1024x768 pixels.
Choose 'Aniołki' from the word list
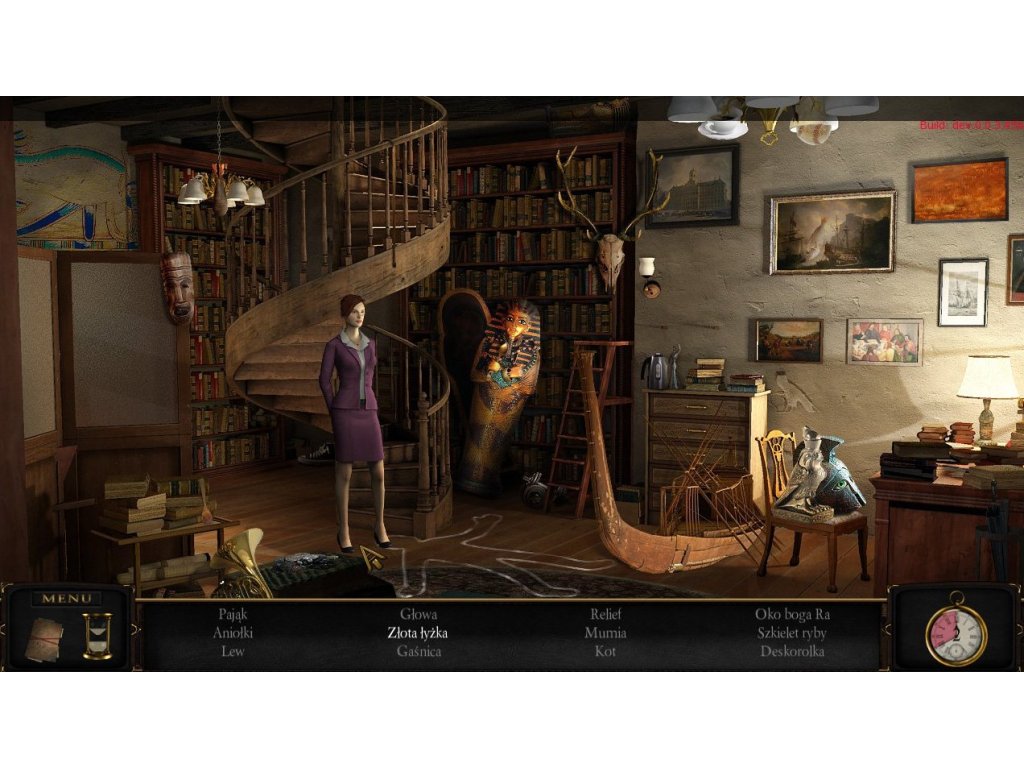[x=232, y=633]
